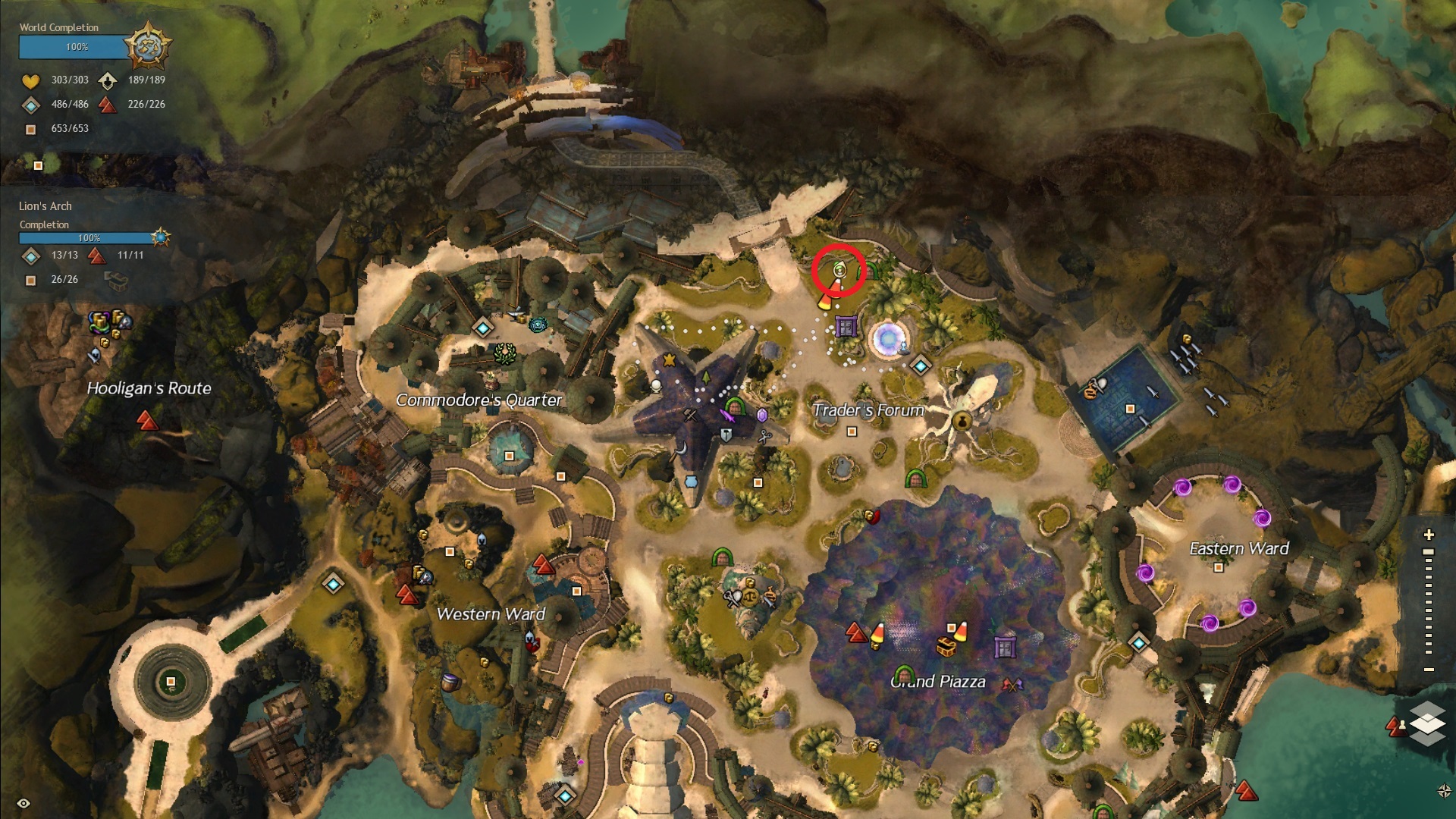
Task: Select the Trader's Forum waypoint
Action: 921,366
